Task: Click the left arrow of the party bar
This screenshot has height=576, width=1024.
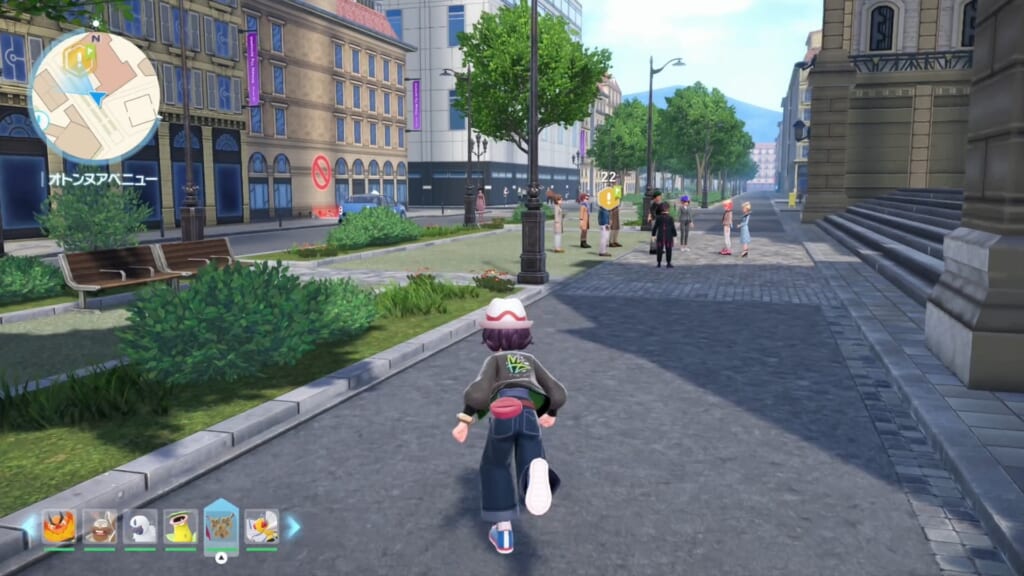Action: [x=29, y=527]
